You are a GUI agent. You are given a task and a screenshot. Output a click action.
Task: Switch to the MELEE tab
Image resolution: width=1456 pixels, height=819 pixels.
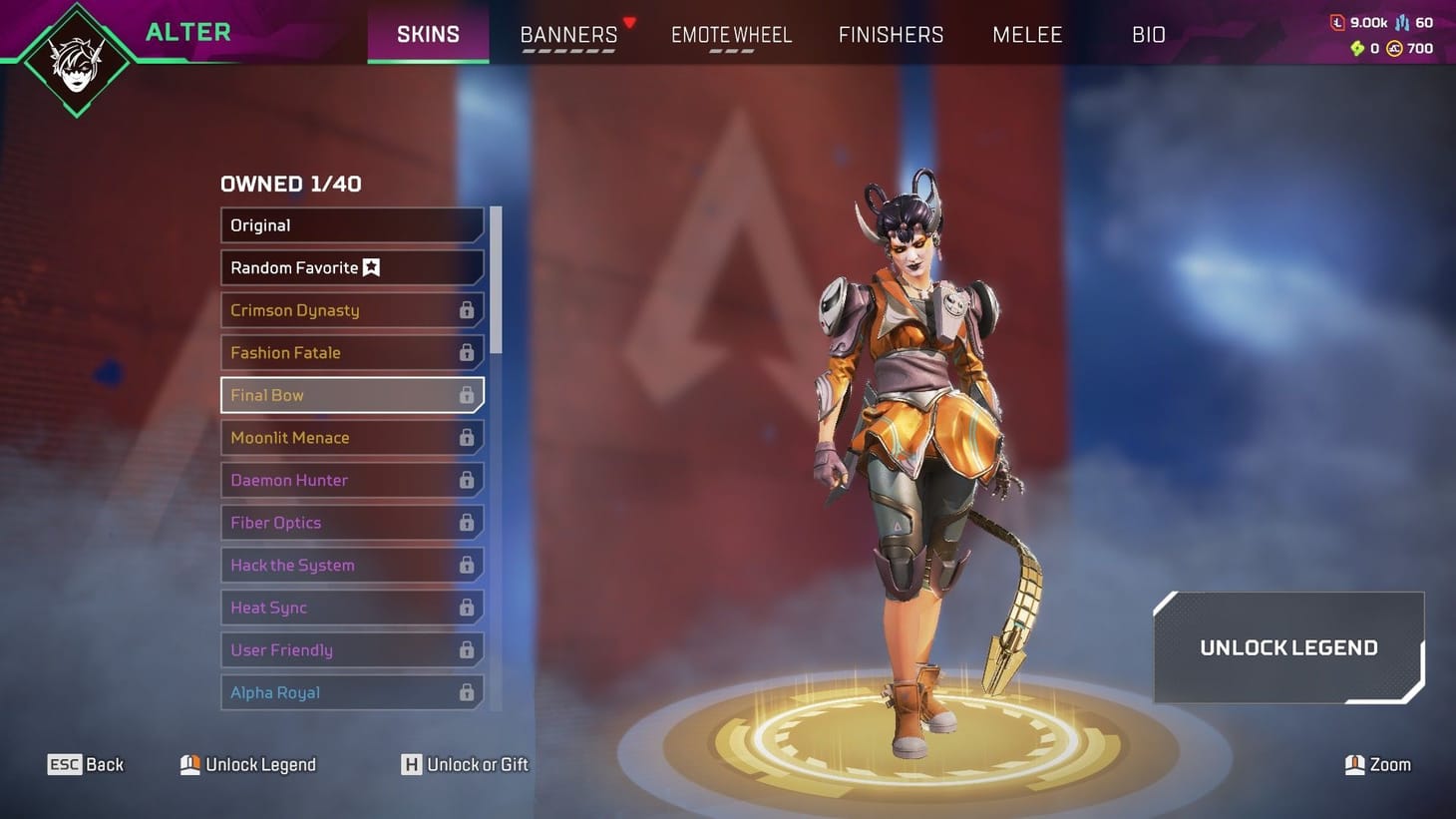[1027, 34]
